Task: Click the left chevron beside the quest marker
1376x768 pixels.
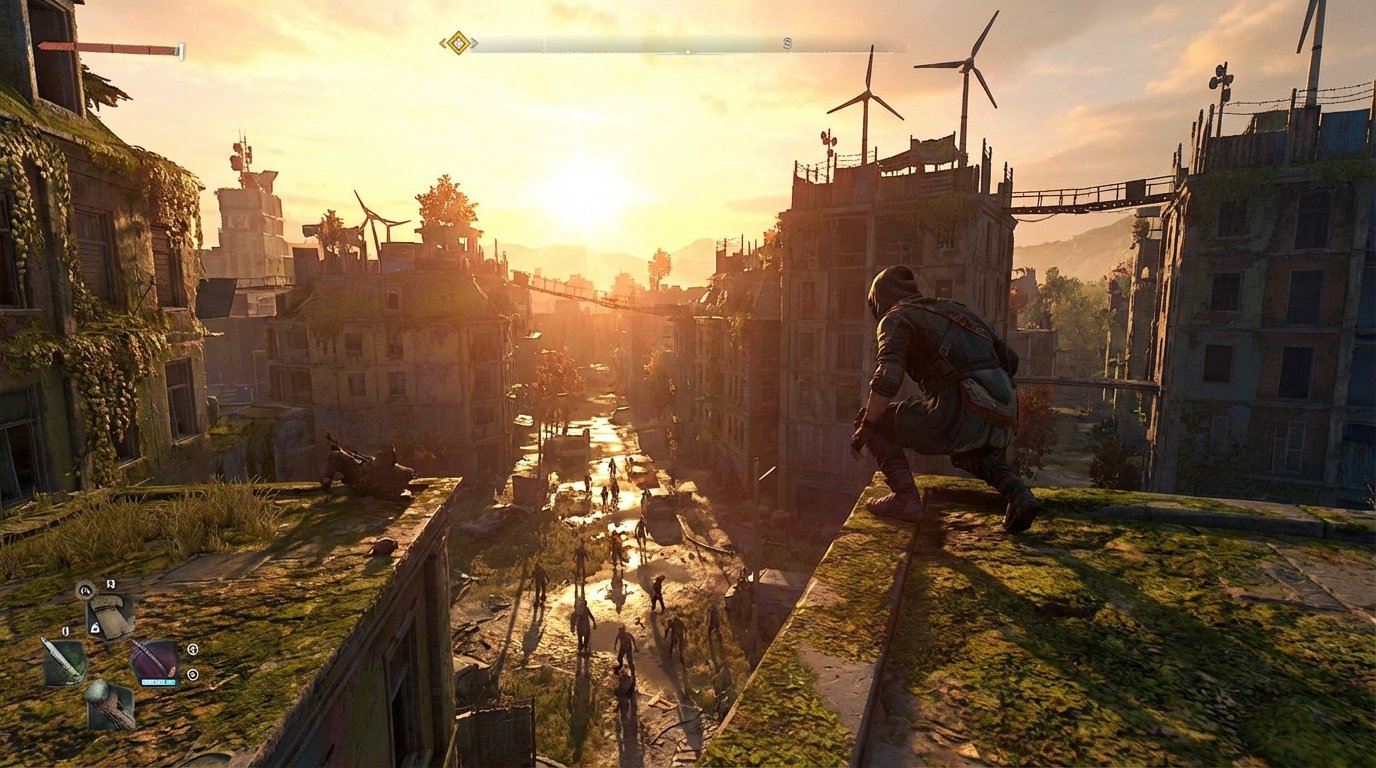Action: [442, 42]
